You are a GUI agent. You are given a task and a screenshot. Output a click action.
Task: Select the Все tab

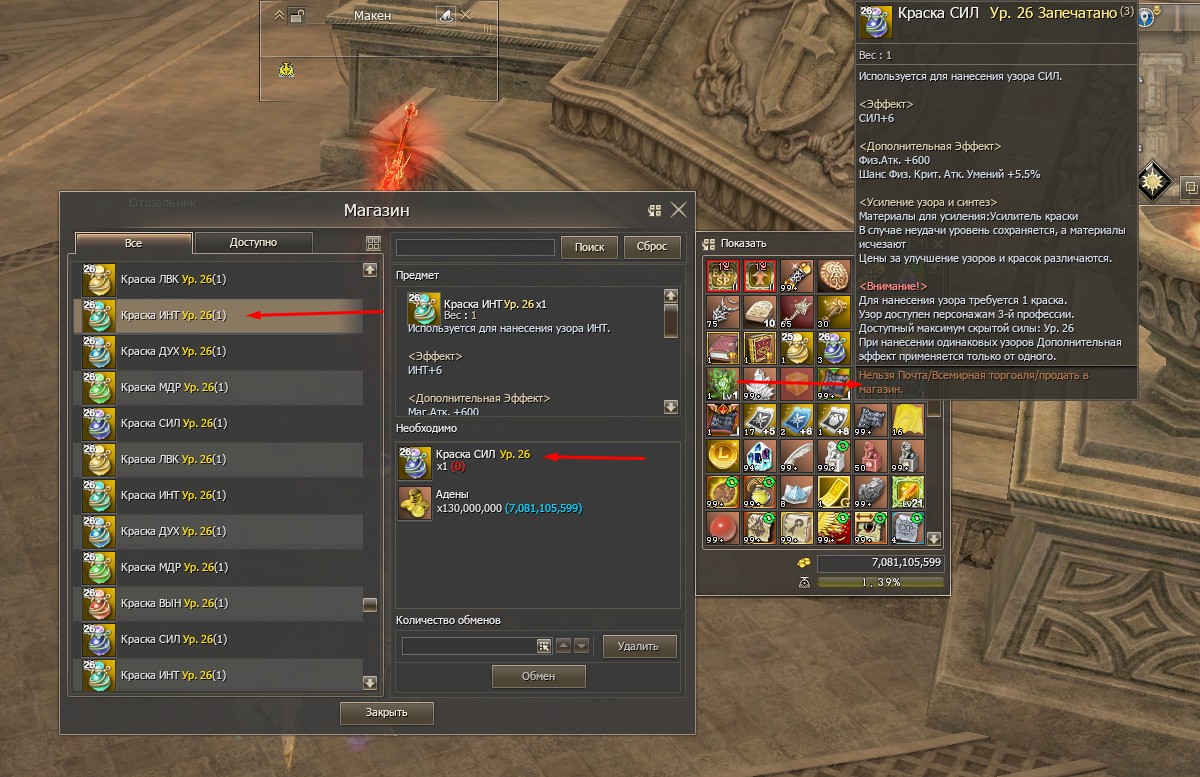(134, 243)
